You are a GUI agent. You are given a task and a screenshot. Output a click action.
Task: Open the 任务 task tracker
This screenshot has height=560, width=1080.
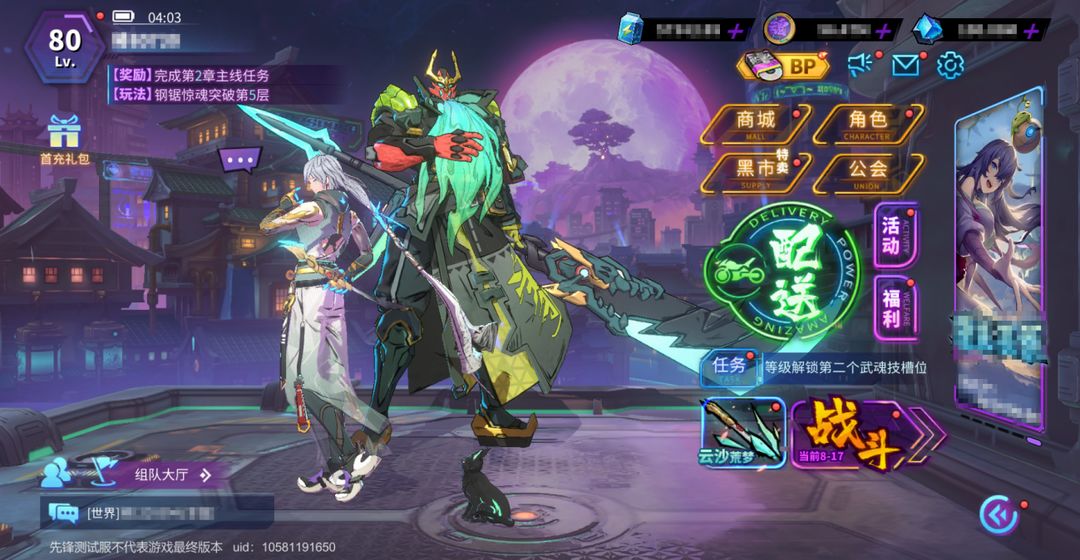(729, 366)
